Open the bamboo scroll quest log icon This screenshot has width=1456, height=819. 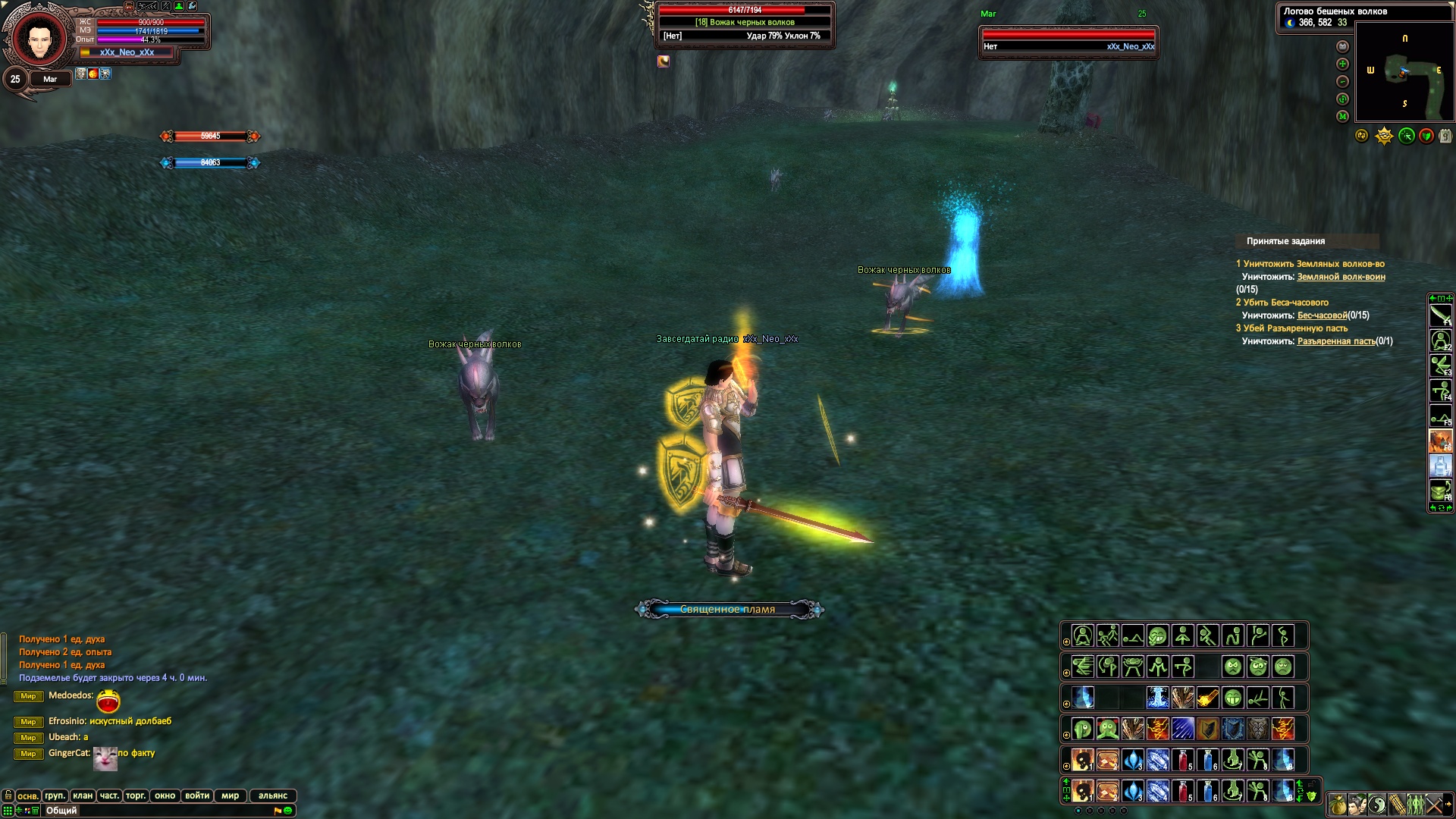coord(1396,804)
